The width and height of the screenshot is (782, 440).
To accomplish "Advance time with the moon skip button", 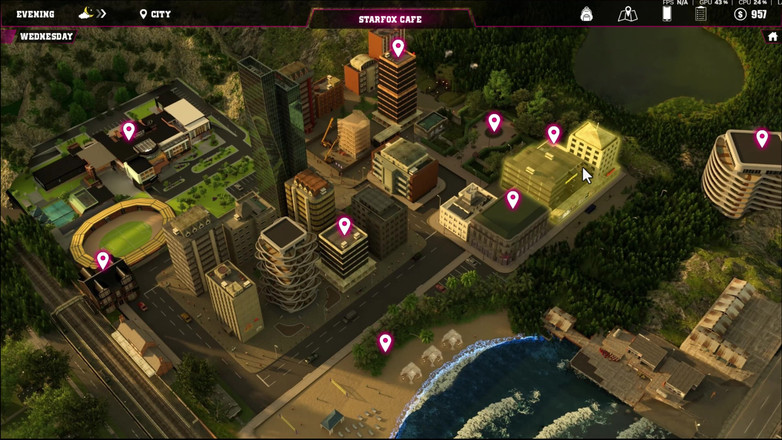I will tap(92, 14).
